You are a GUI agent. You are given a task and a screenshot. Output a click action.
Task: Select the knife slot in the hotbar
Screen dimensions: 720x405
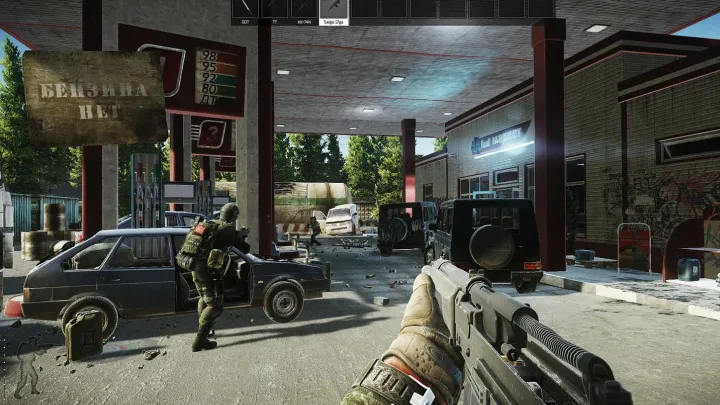point(246,9)
